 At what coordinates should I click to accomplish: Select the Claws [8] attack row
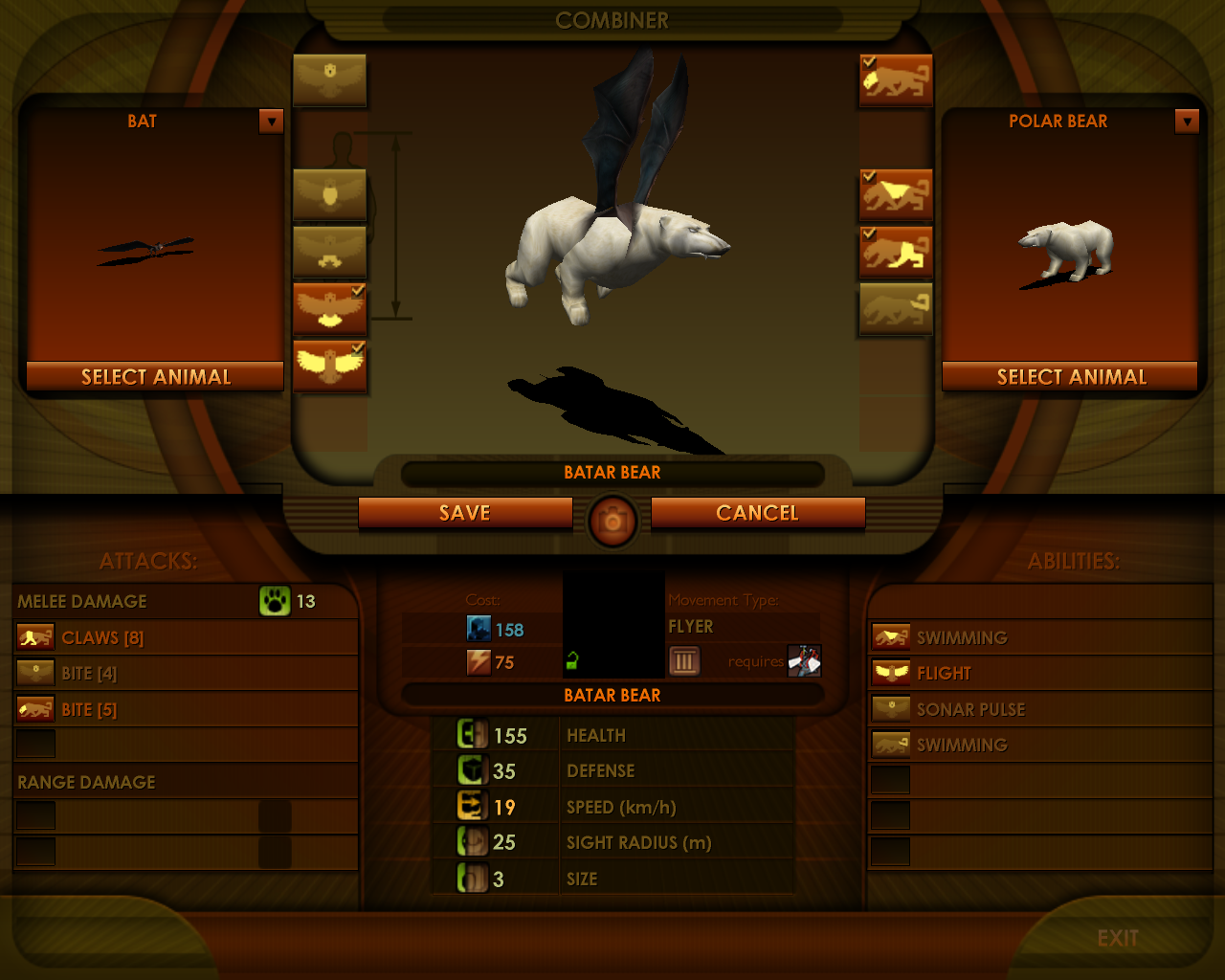(186, 637)
